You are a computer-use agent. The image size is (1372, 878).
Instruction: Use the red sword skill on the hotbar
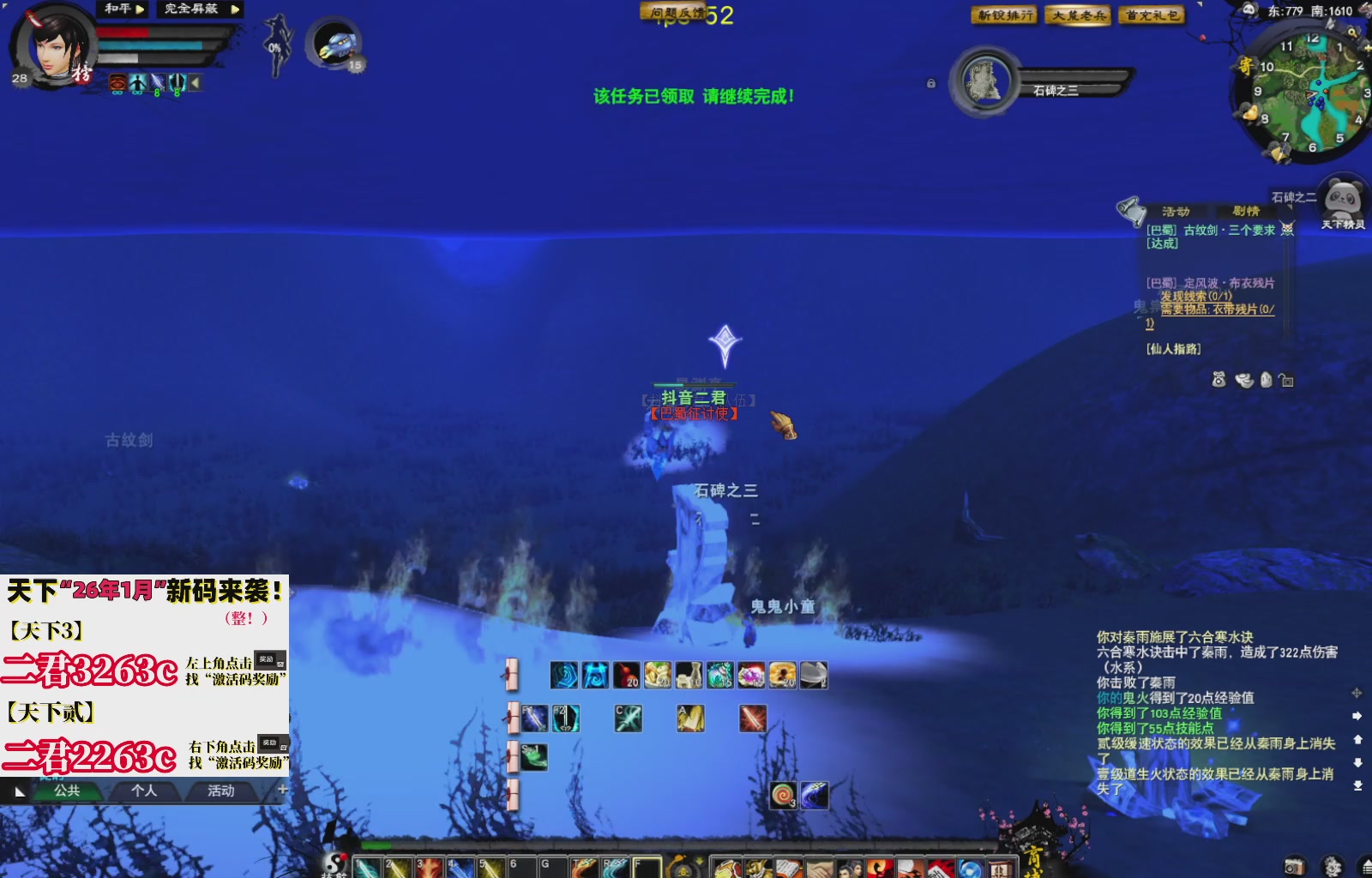pos(753,718)
